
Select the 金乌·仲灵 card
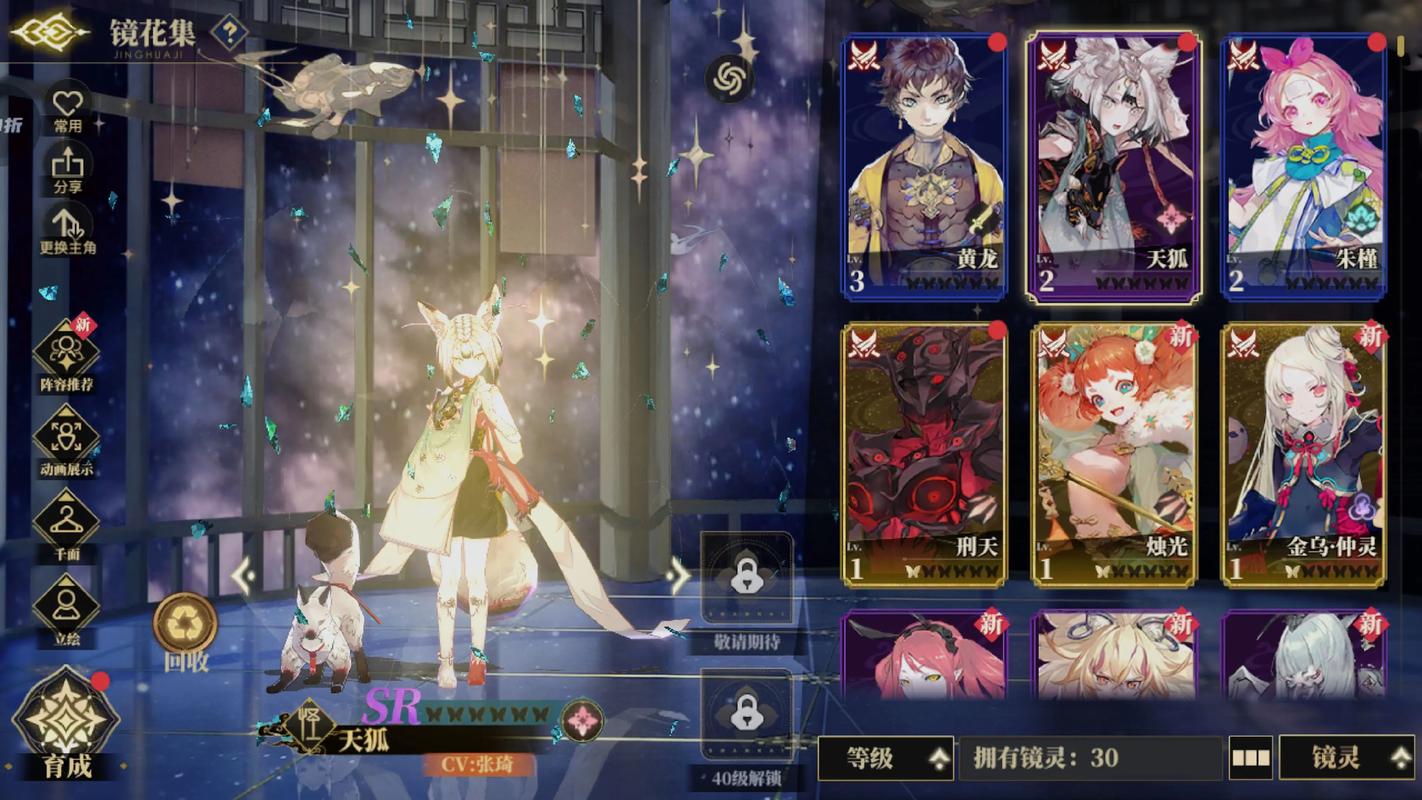pos(1304,454)
